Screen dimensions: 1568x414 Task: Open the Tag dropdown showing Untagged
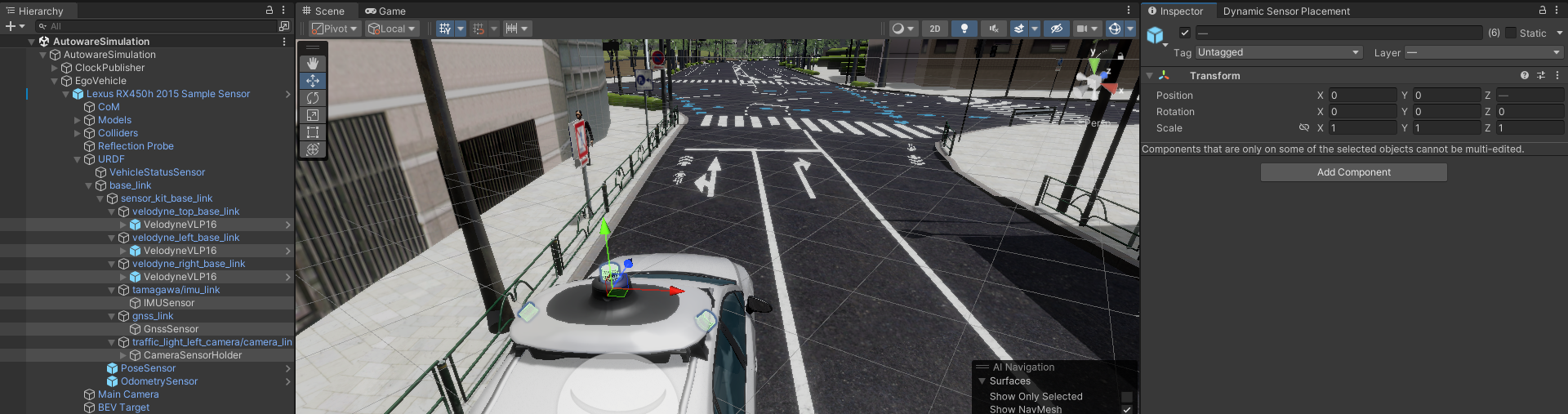(1279, 52)
